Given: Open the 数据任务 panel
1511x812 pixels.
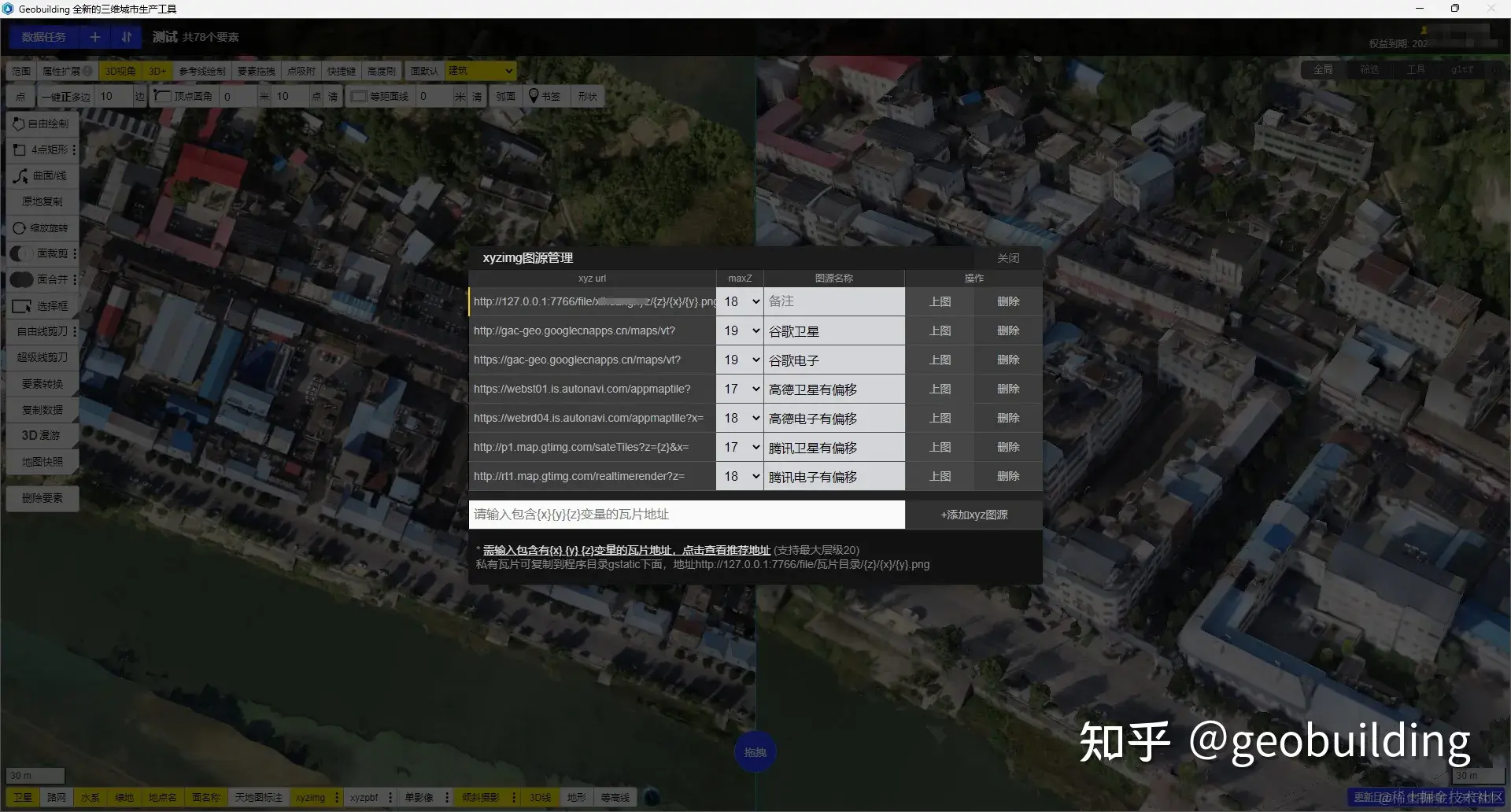Looking at the screenshot, I should point(43,37).
